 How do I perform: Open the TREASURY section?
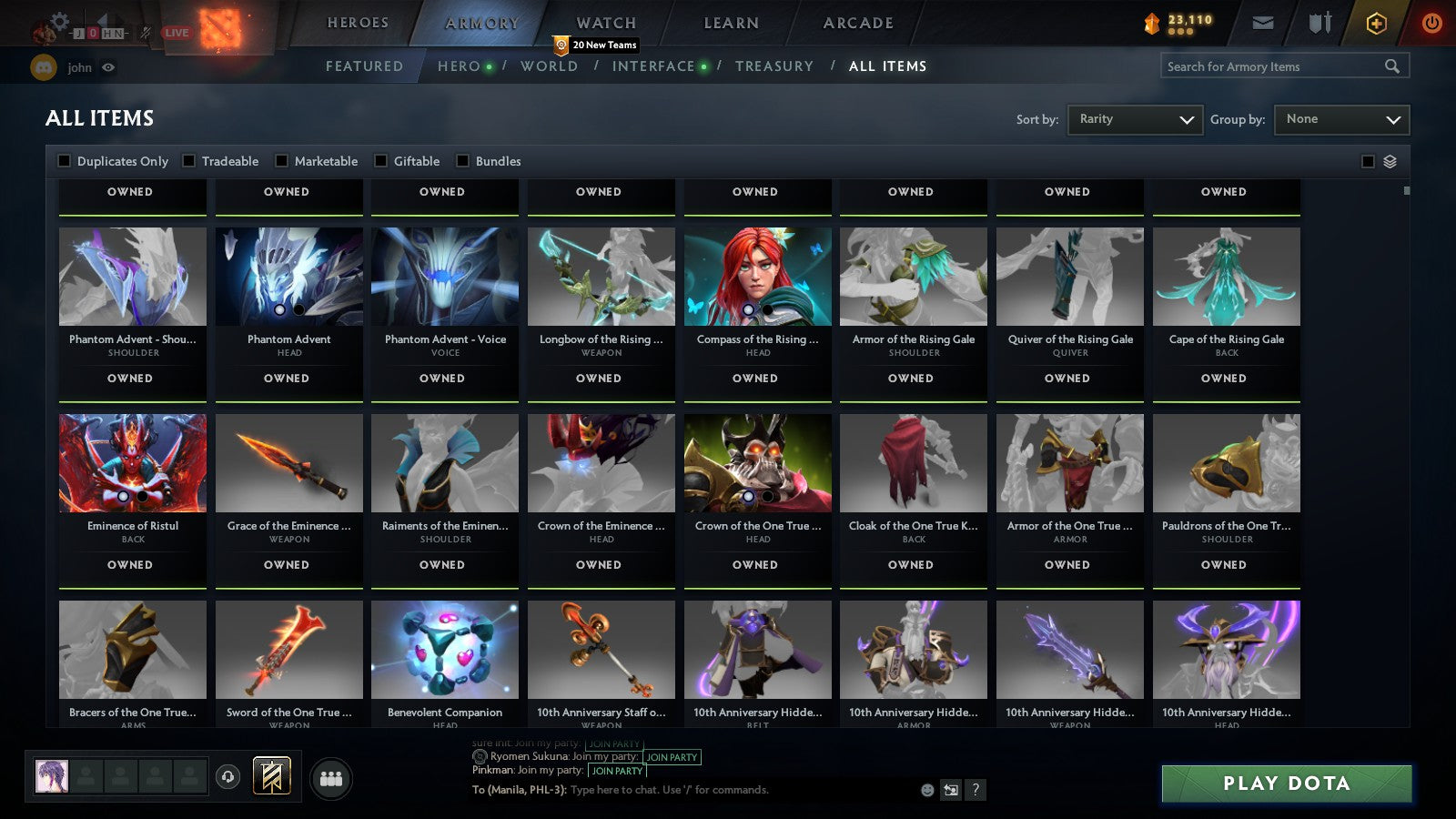pyautogui.click(x=774, y=66)
